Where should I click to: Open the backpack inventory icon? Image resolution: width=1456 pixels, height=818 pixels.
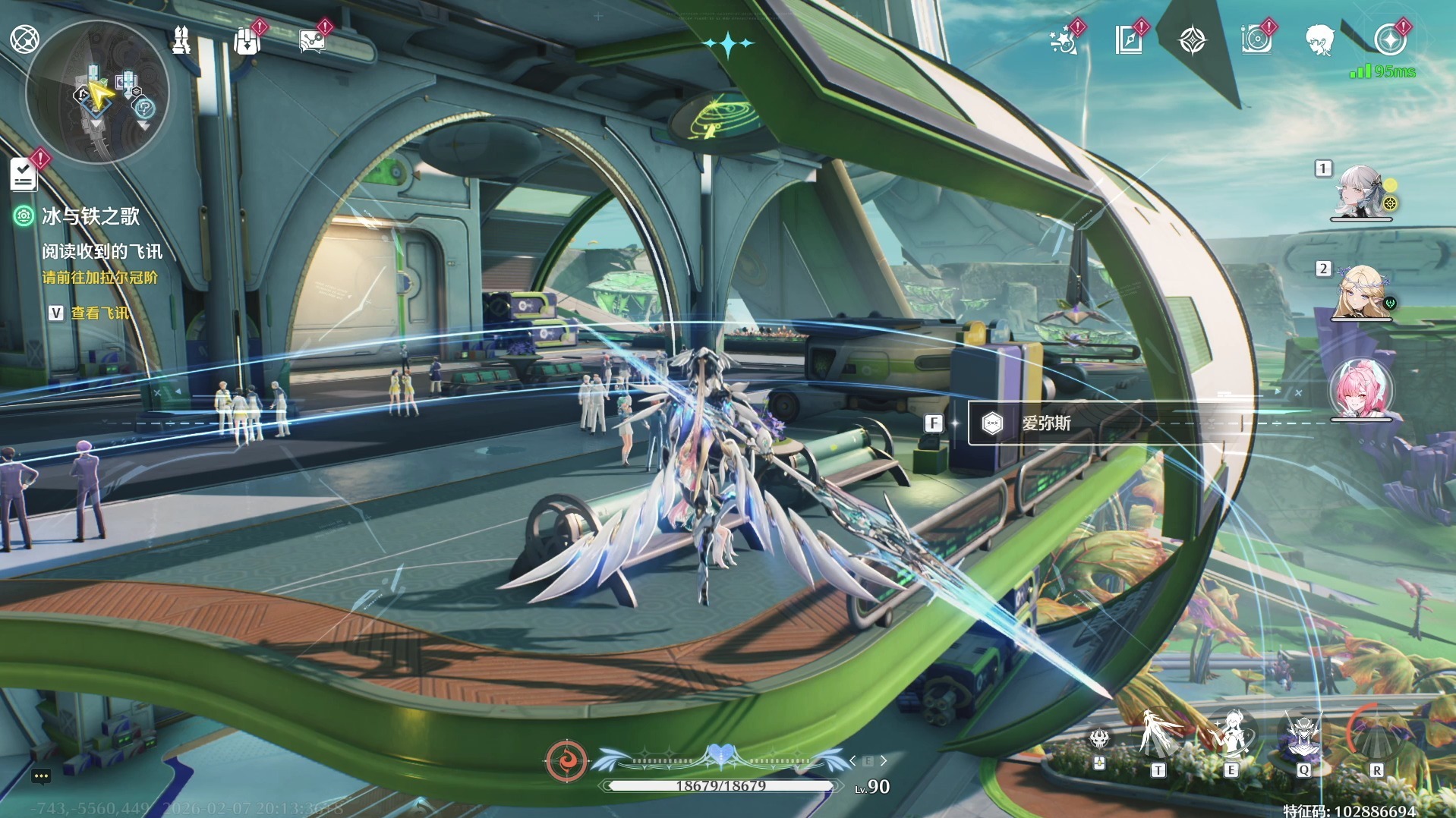coord(247,41)
